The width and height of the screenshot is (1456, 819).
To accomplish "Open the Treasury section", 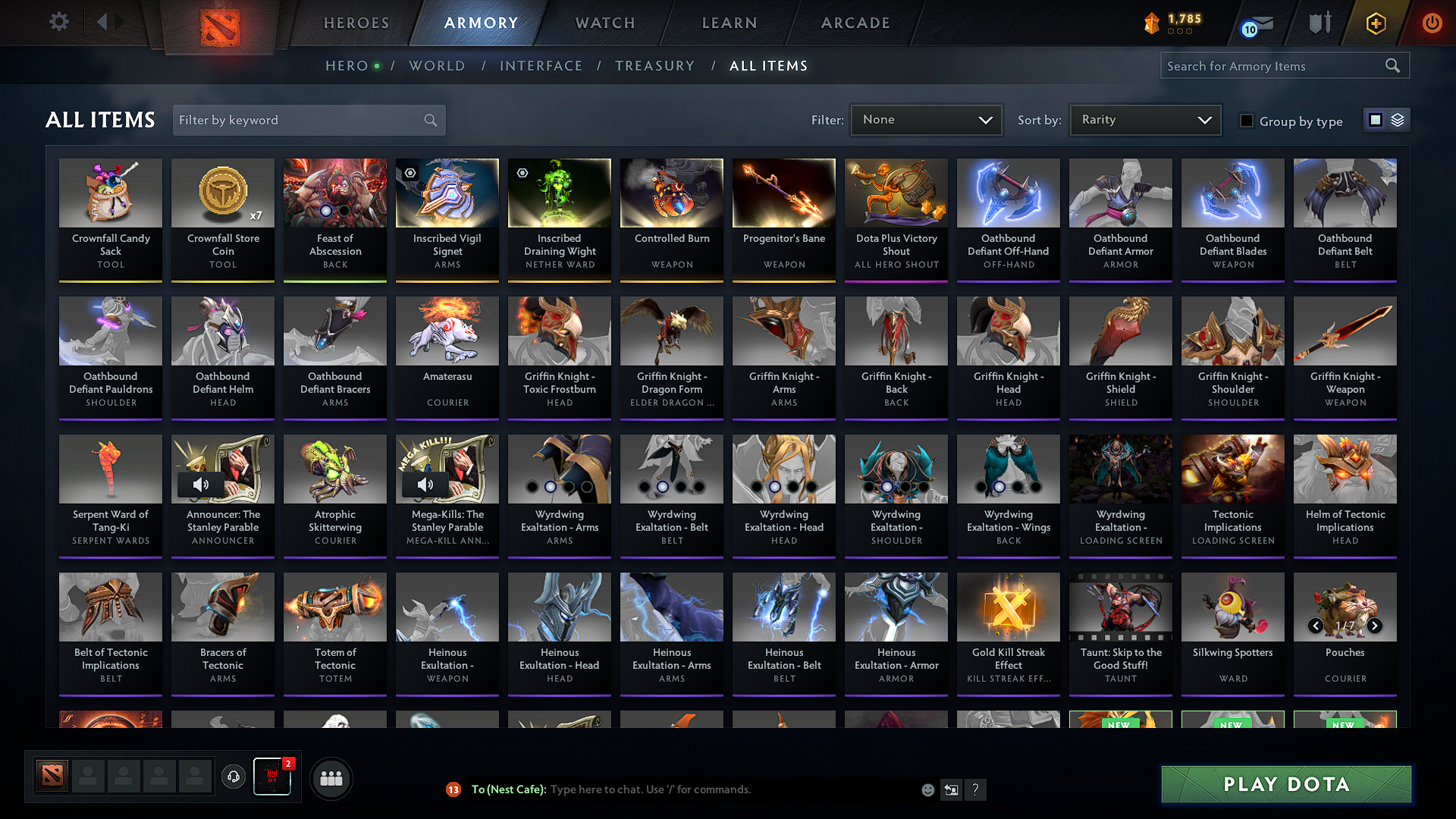I will pyautogui.click(x=654, y=66).
